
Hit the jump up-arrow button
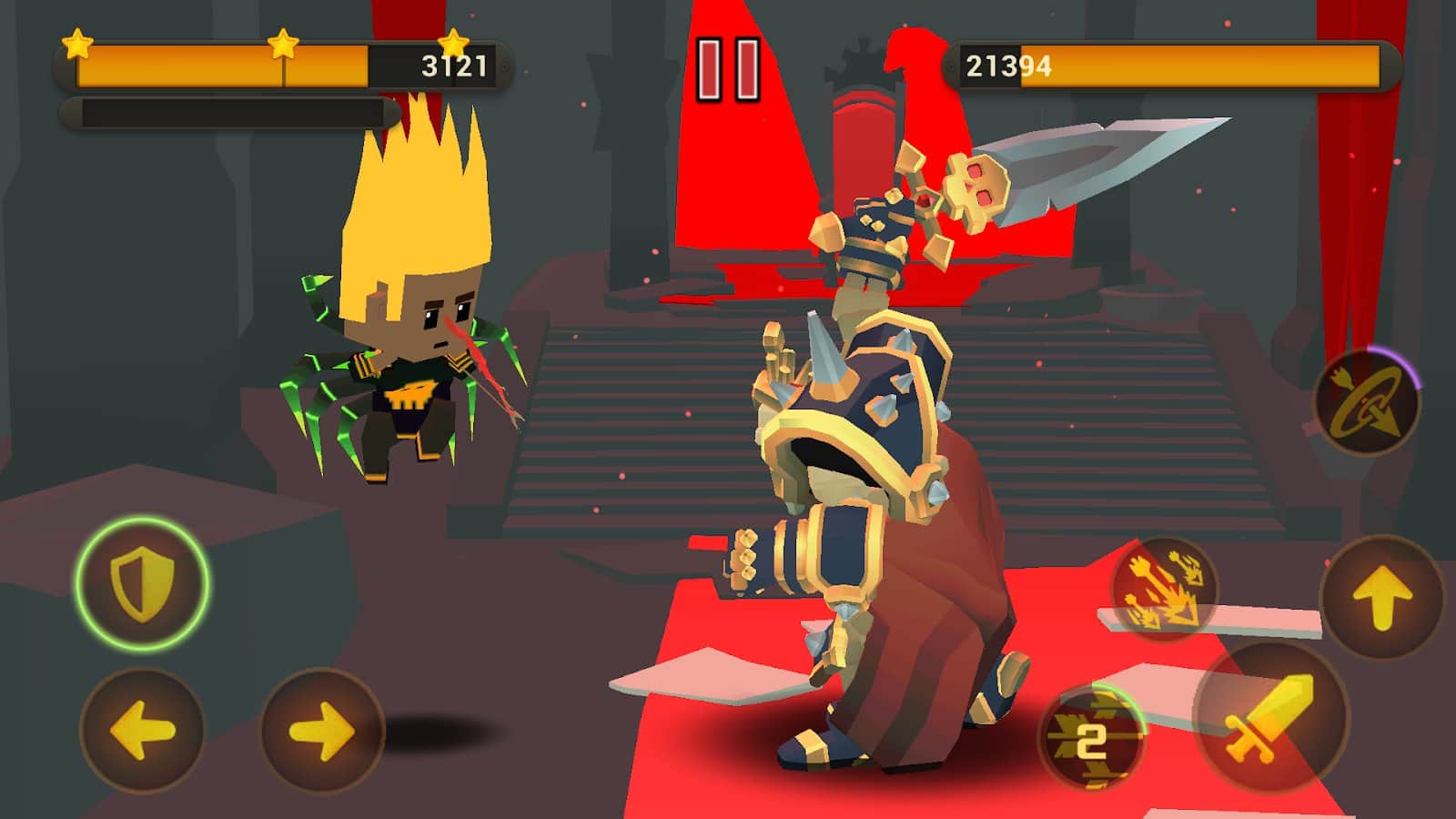tap(1381, 598)
